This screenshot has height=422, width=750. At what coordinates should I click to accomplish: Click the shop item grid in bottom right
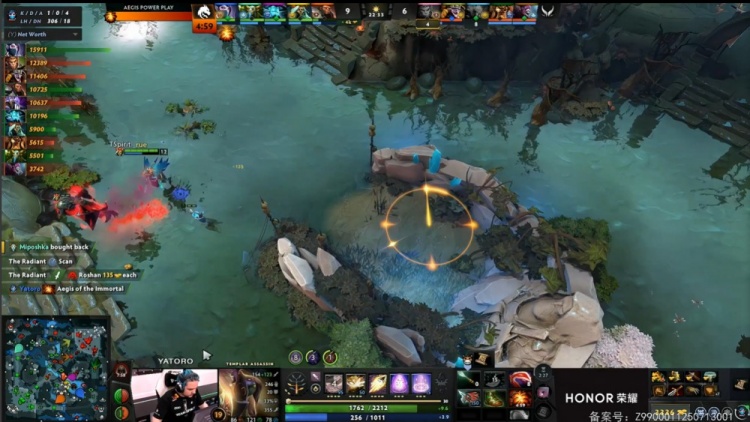[684, 383]
